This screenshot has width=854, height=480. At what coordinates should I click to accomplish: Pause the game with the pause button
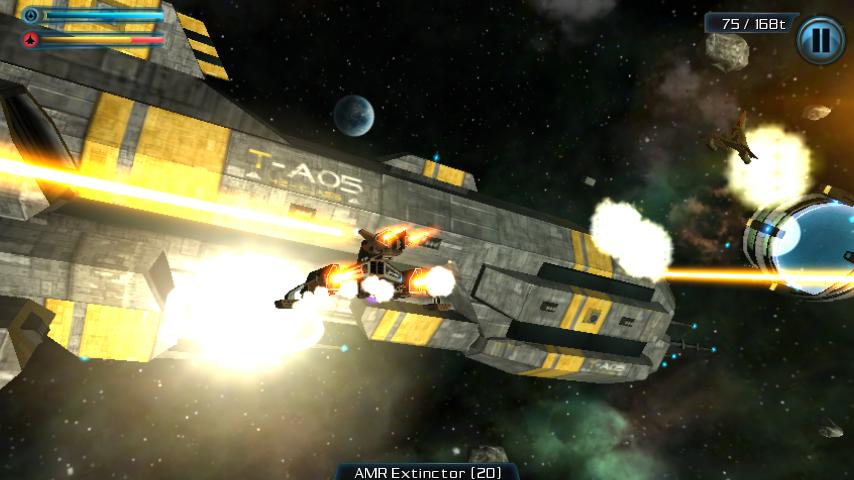click(820, 40)
